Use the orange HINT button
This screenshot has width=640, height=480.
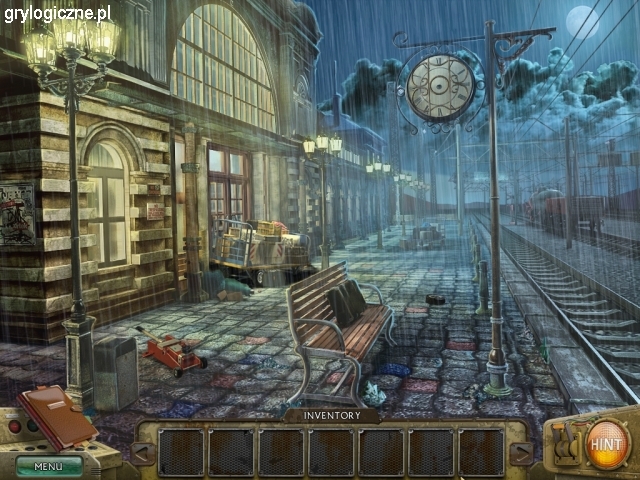606,440
